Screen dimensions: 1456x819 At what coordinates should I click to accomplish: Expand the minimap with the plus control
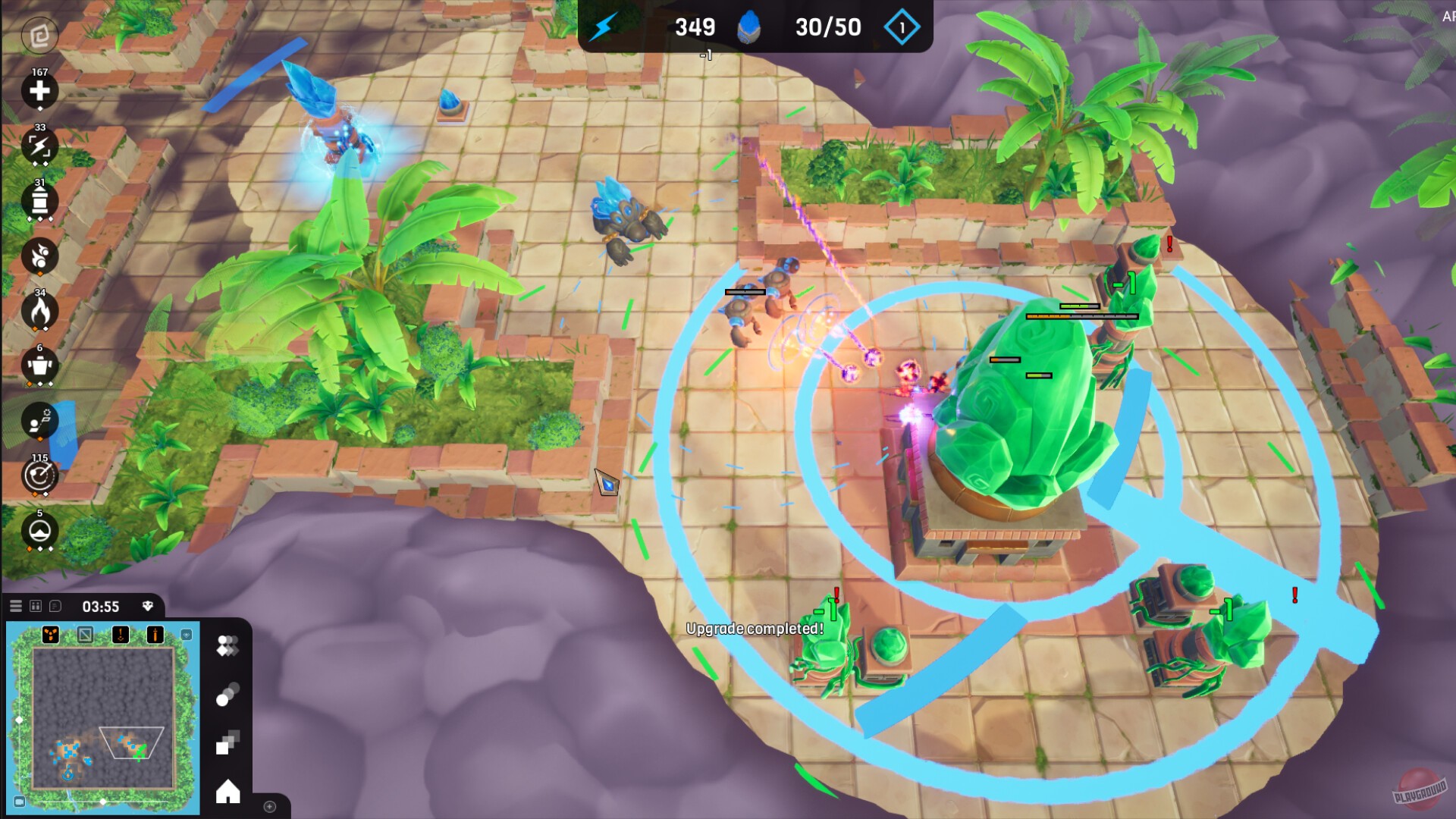pos(269,807)
